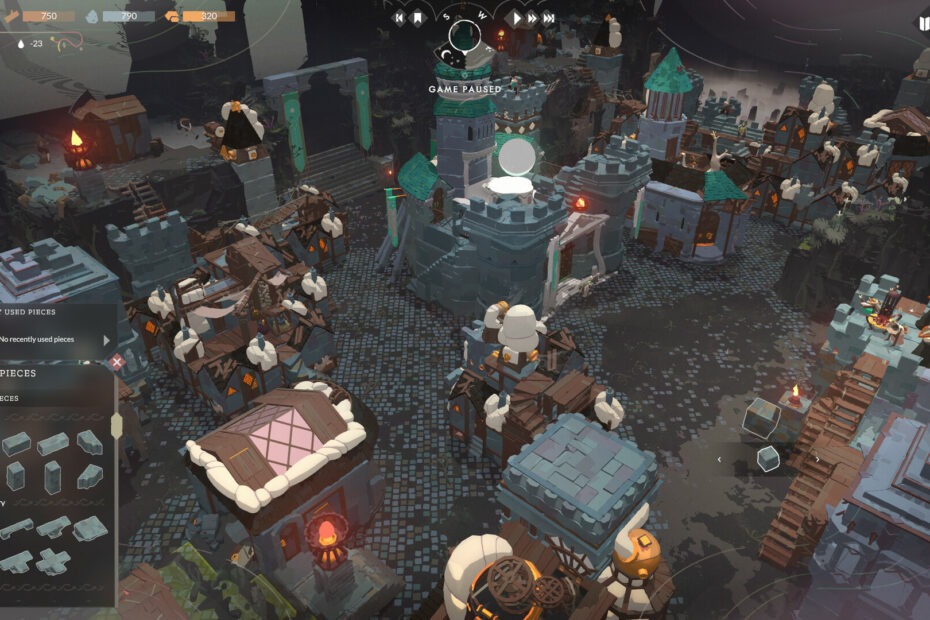The image size is (930, 620).
Task: Close the pieces panel with the red X
Action: tap(117, 362)
